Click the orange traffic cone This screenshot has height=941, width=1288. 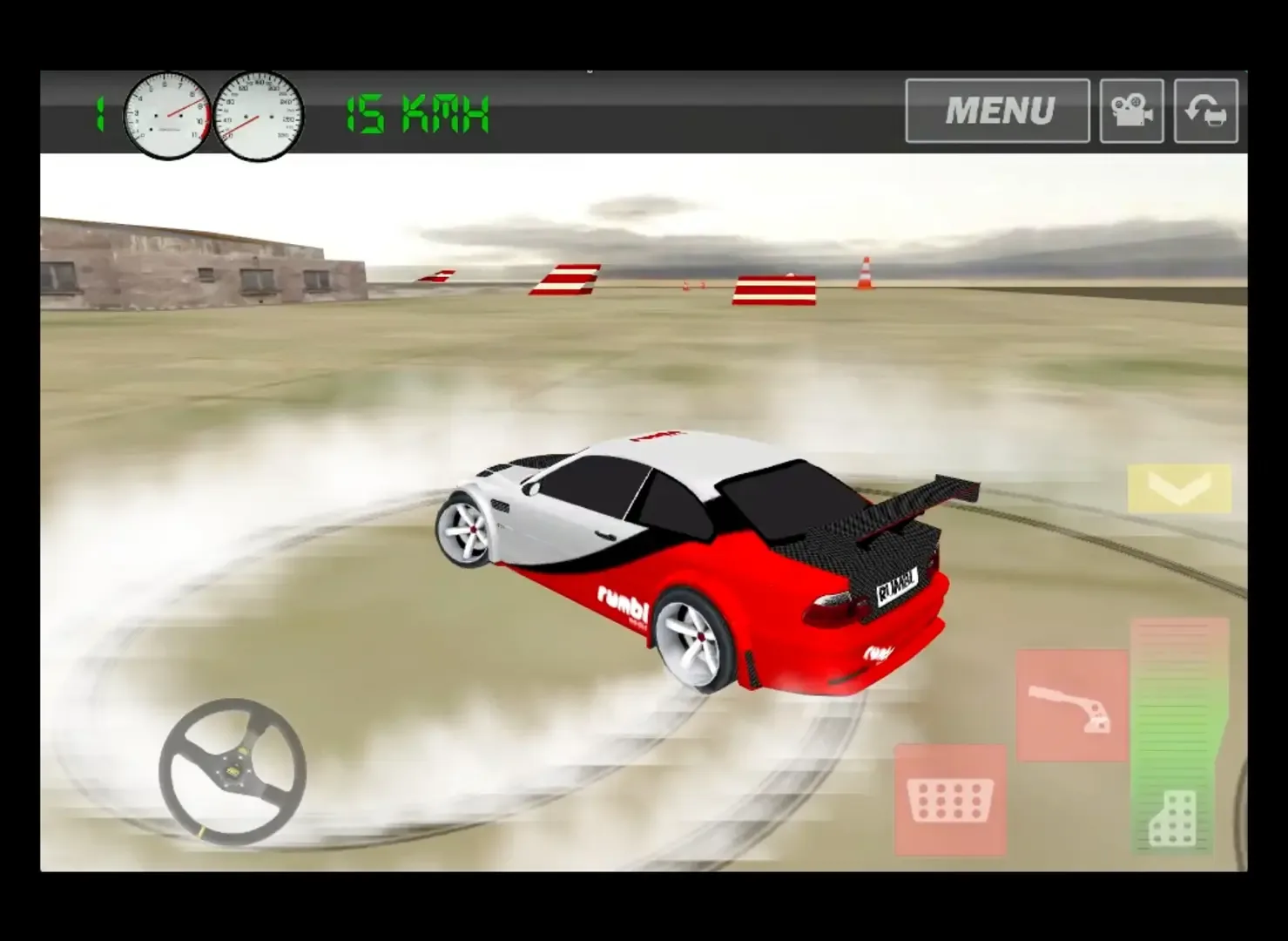[x=864, y=272]
